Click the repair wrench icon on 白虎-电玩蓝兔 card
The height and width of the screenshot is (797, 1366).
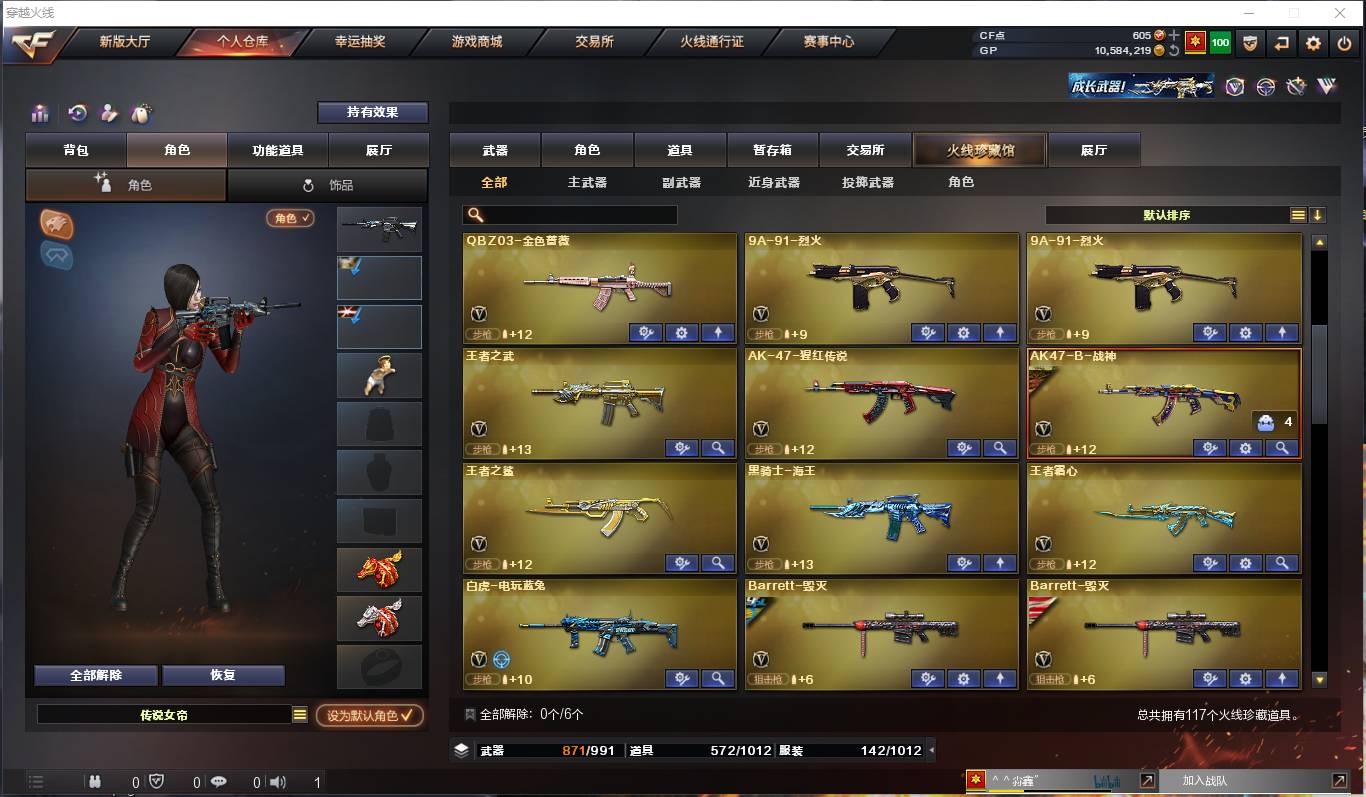click(x=682, y=678)
